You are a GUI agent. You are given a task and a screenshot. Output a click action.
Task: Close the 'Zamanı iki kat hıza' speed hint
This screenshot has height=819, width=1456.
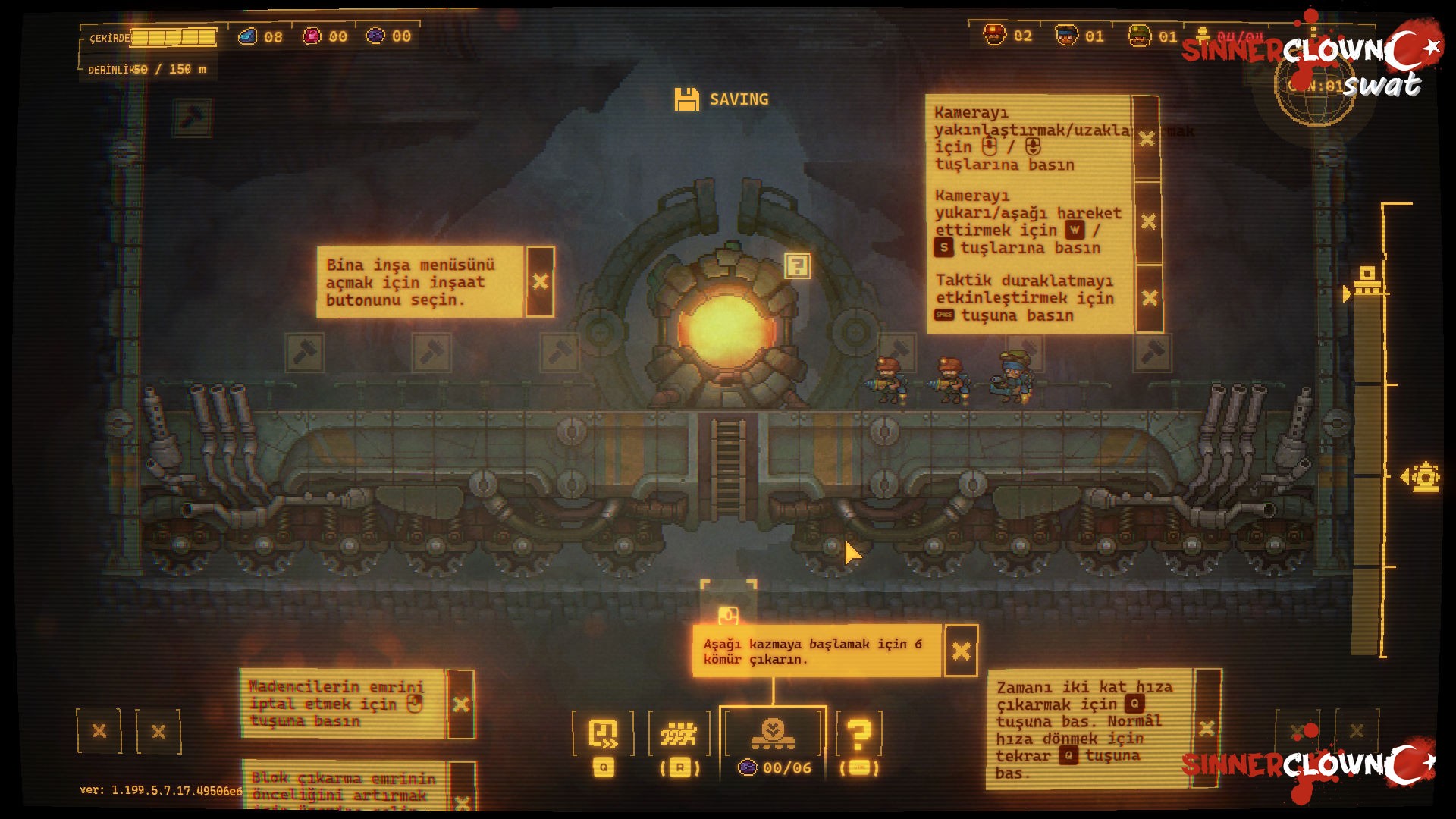(x=1206, y=729)
